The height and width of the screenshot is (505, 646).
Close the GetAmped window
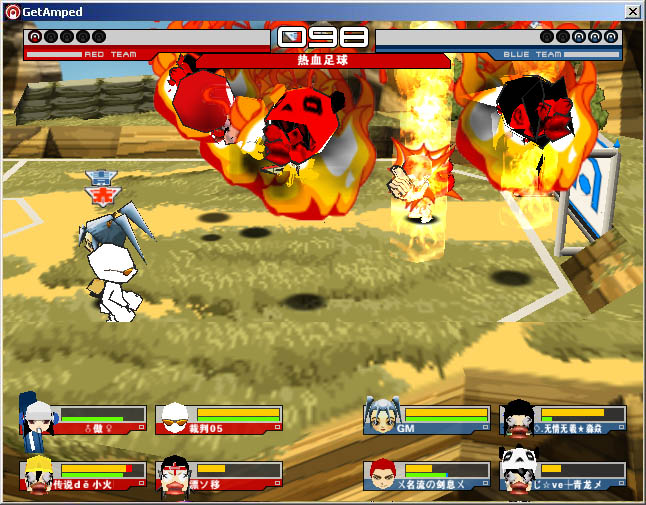tap(632, 11)
